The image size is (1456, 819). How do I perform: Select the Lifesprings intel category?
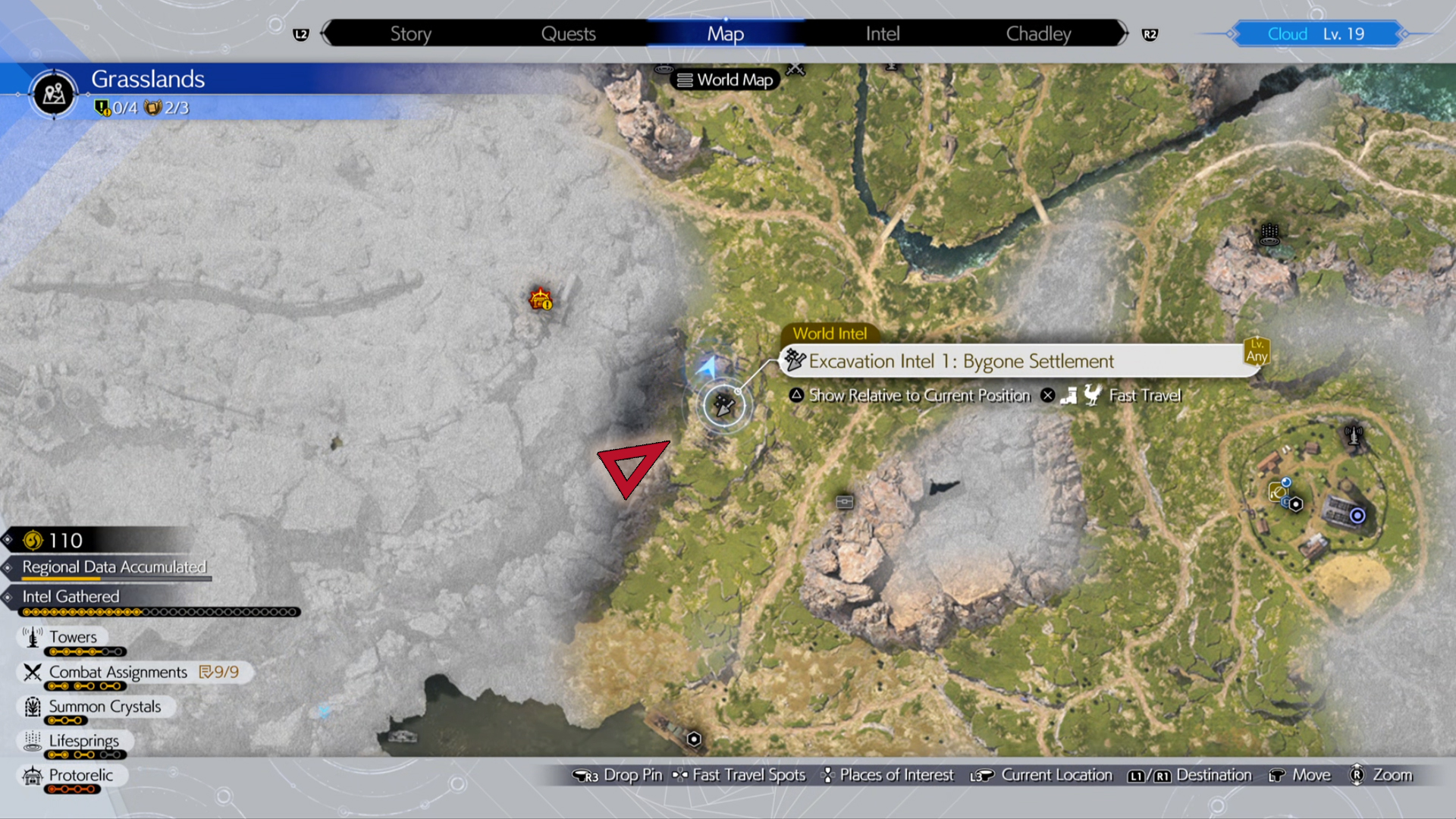pos(83,741)
